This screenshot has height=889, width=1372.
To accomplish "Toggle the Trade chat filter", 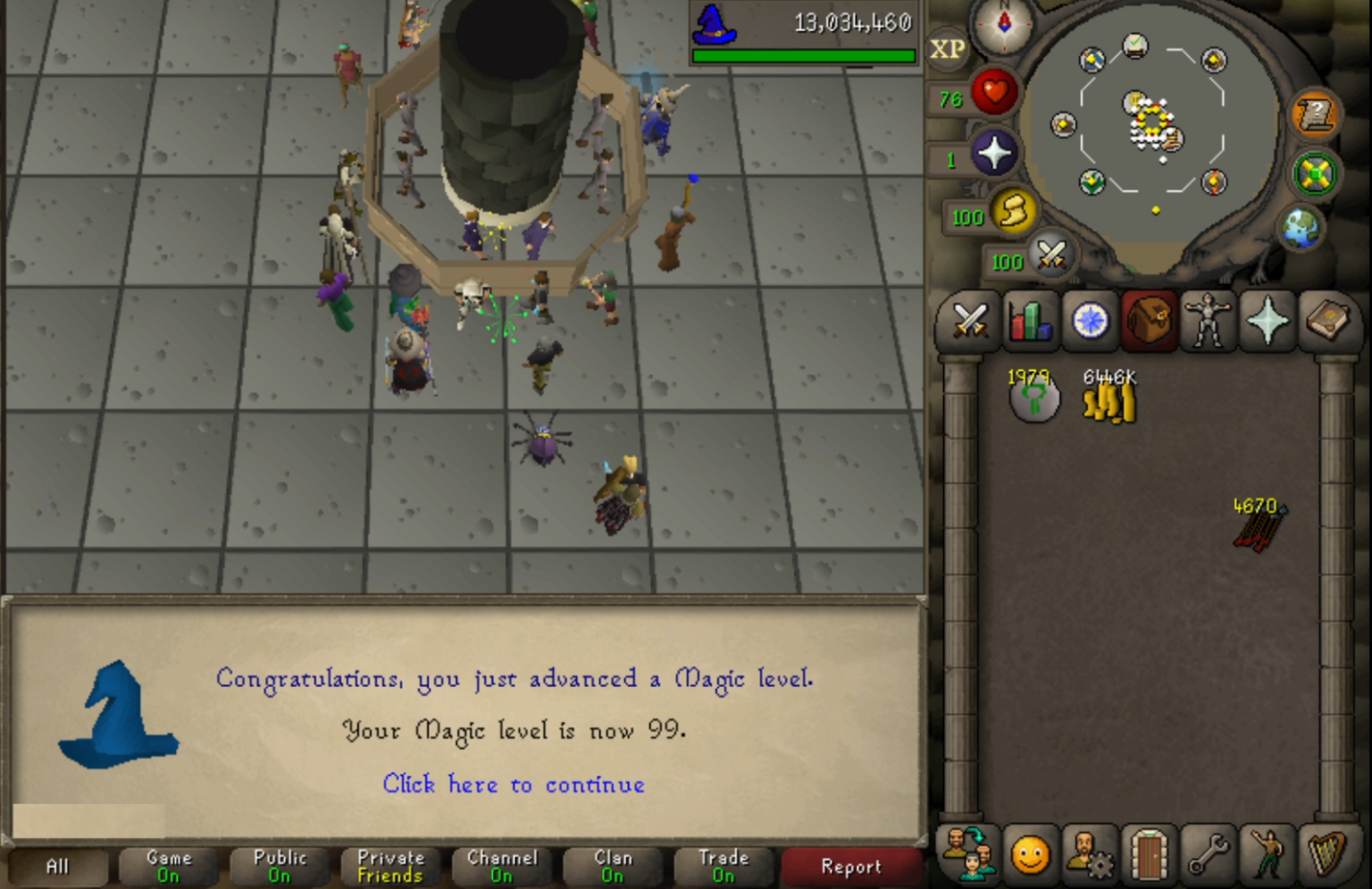I will coord(724,865).
